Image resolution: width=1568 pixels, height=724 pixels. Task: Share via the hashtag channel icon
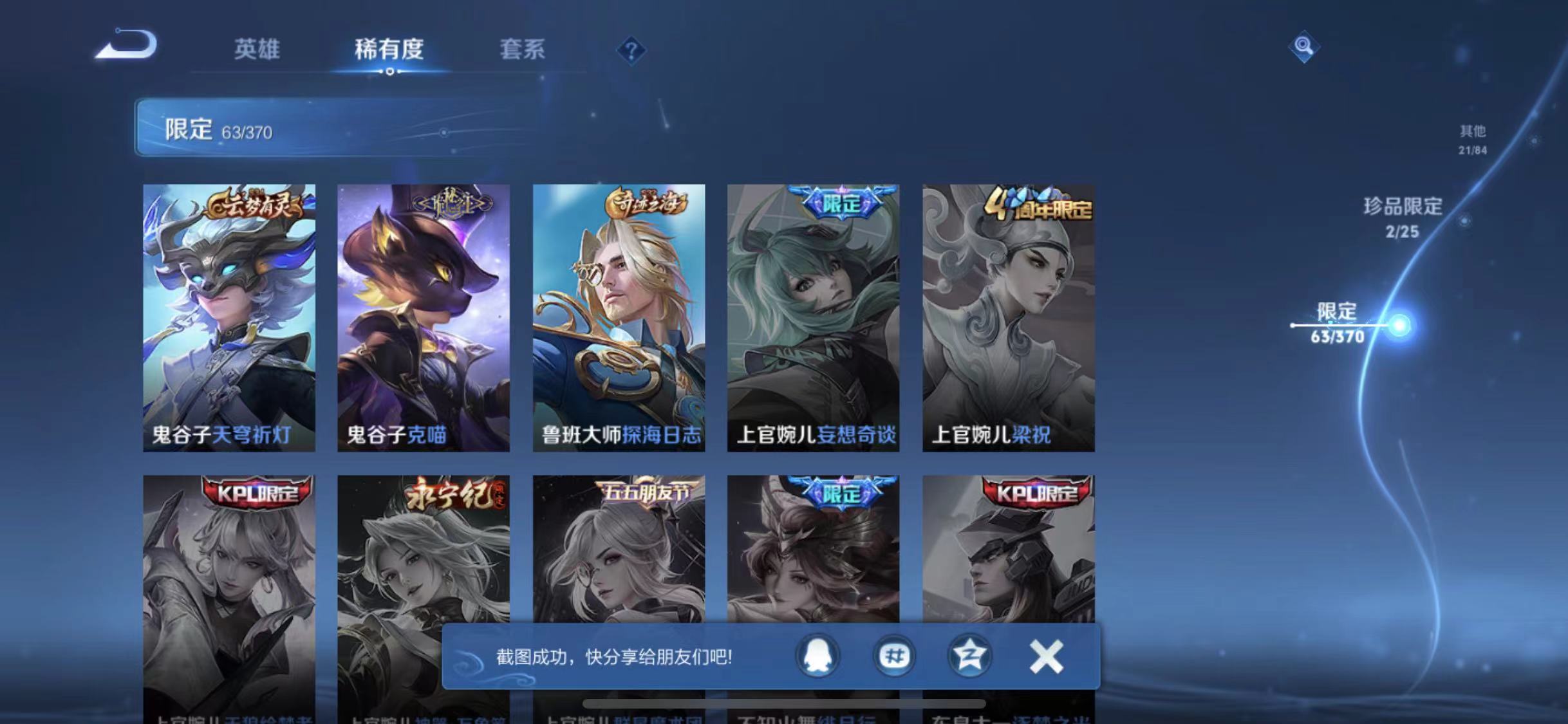[x=894, y=657]
